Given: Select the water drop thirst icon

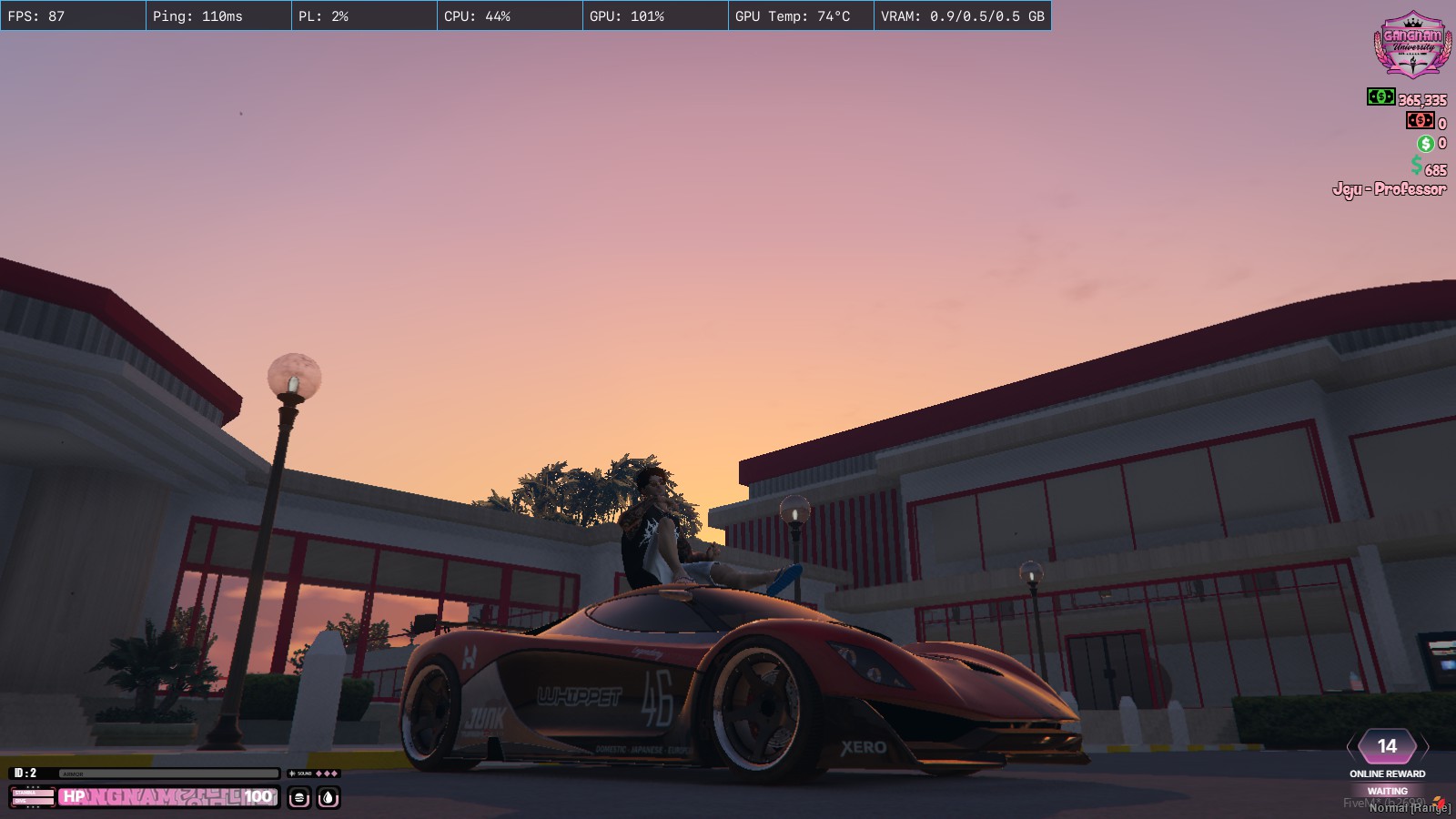Looking at the screenshot, I should tap(328, 798).
